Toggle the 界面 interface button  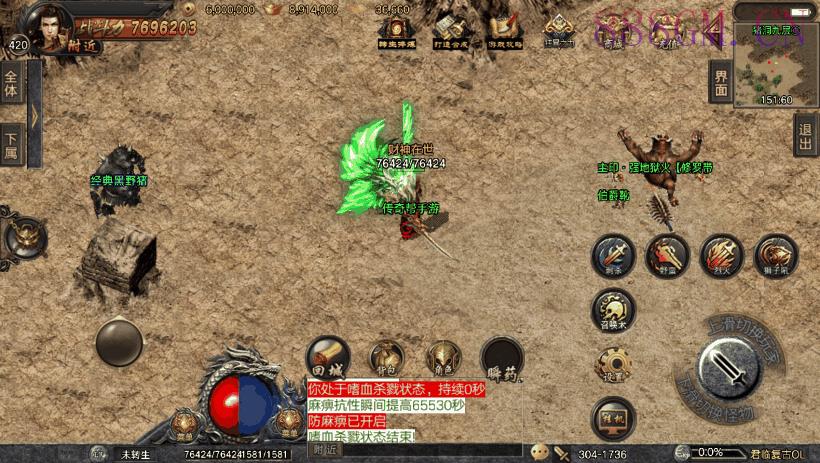tap(719, 82)
